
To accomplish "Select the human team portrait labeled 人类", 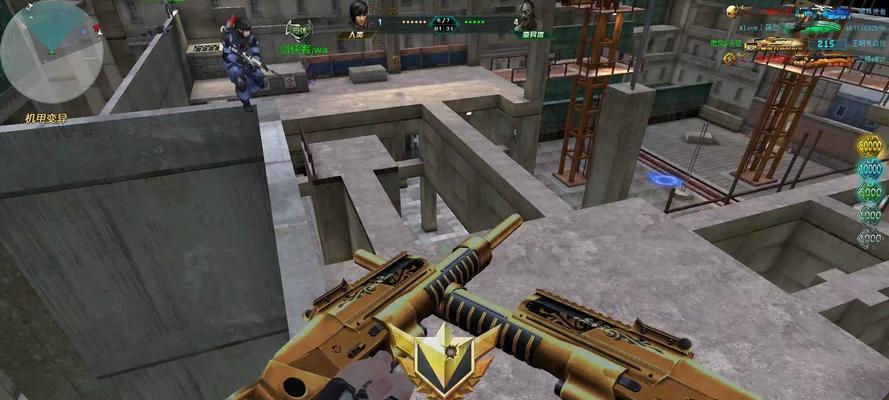I will (357, 16).
